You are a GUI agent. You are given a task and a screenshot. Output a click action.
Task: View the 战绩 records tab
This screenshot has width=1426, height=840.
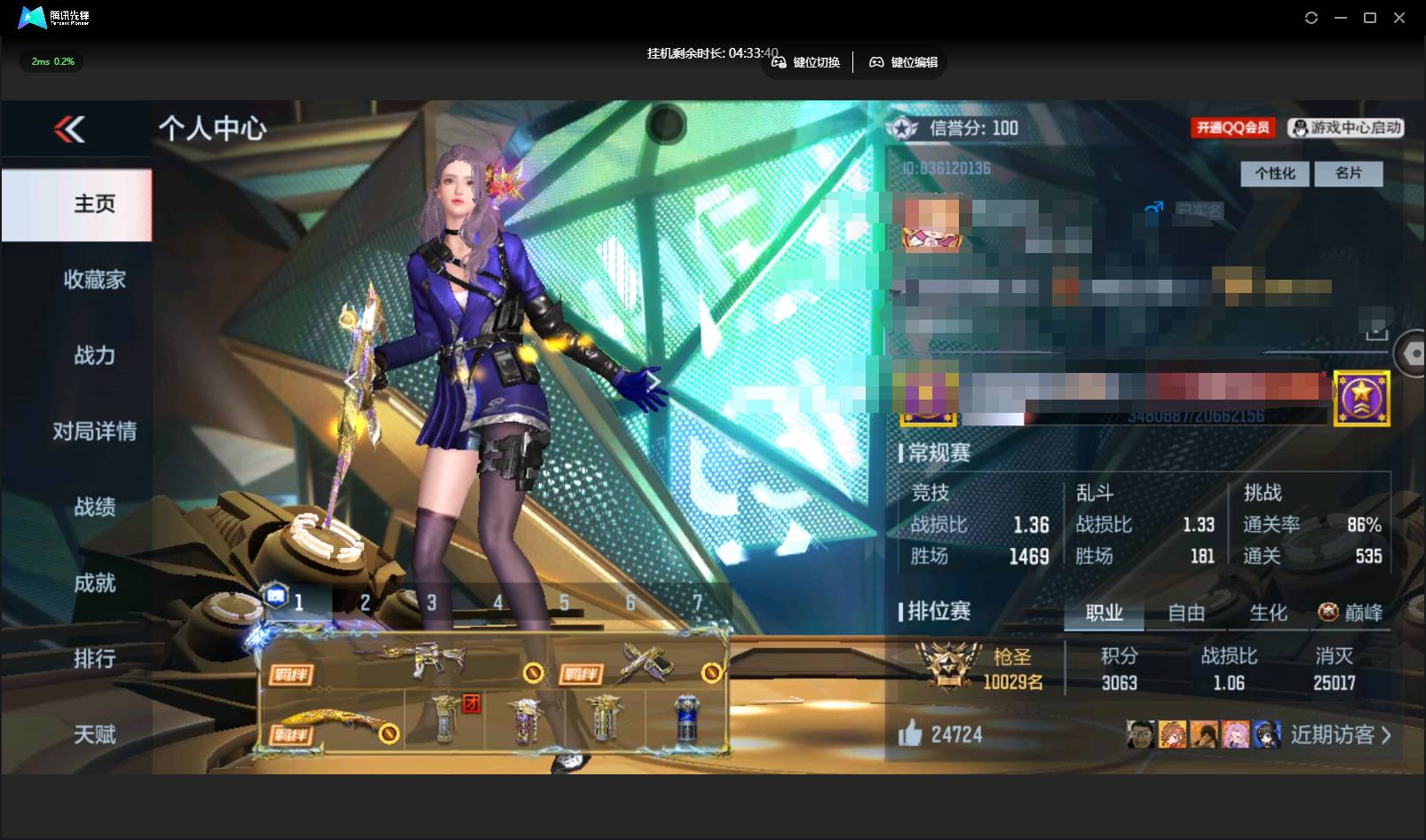click(94, 507)
